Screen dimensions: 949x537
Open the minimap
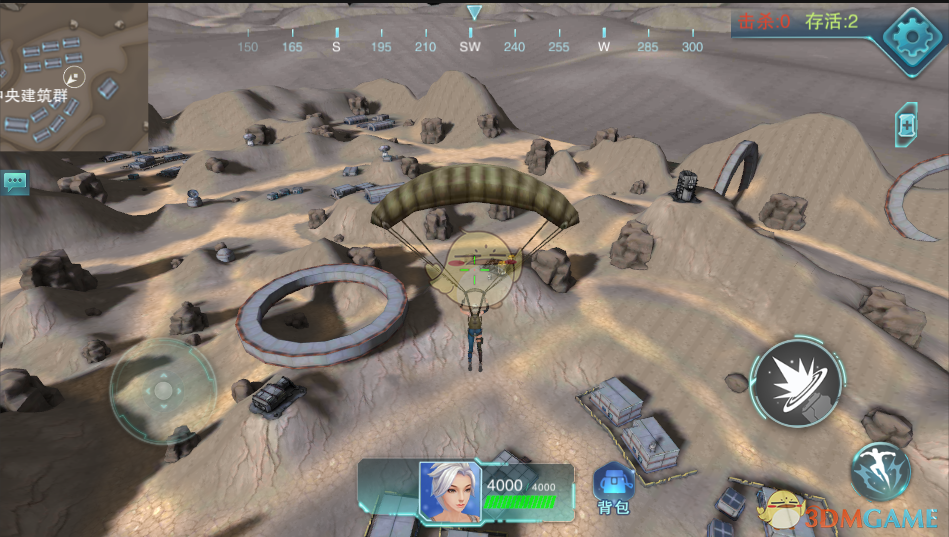coord(73,76)
